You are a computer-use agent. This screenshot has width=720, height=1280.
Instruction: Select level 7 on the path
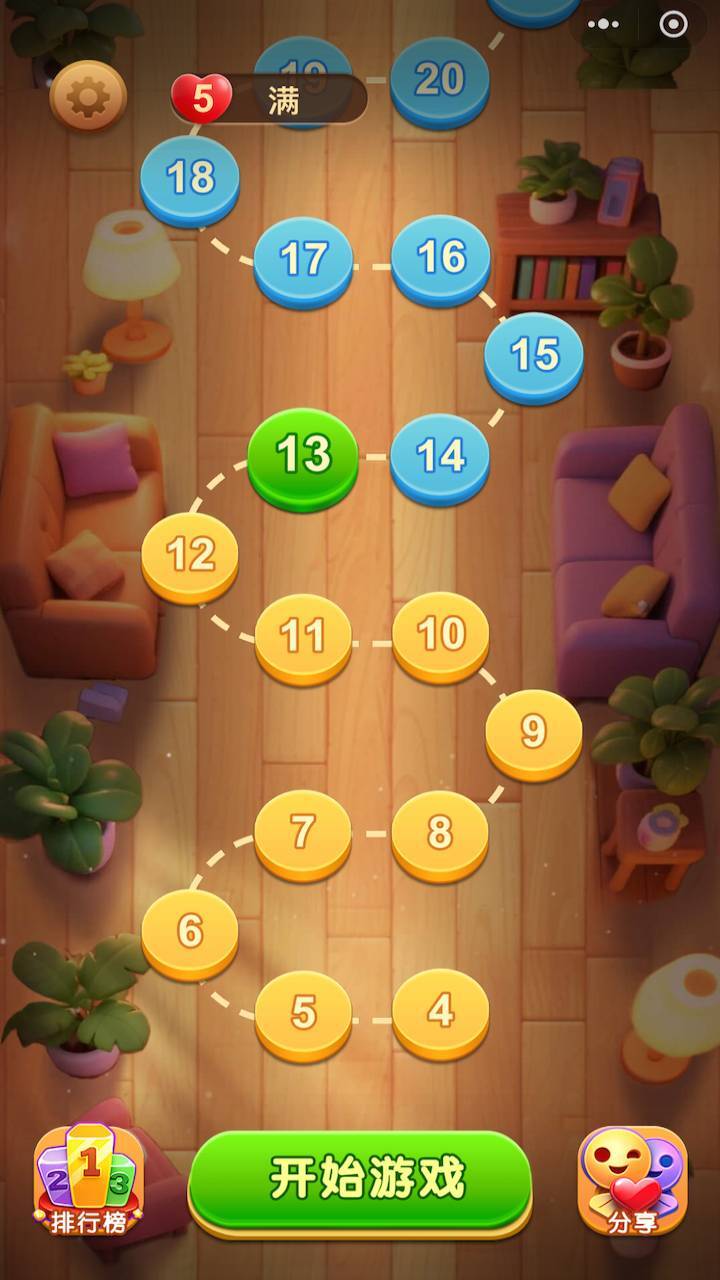[303, 832]
